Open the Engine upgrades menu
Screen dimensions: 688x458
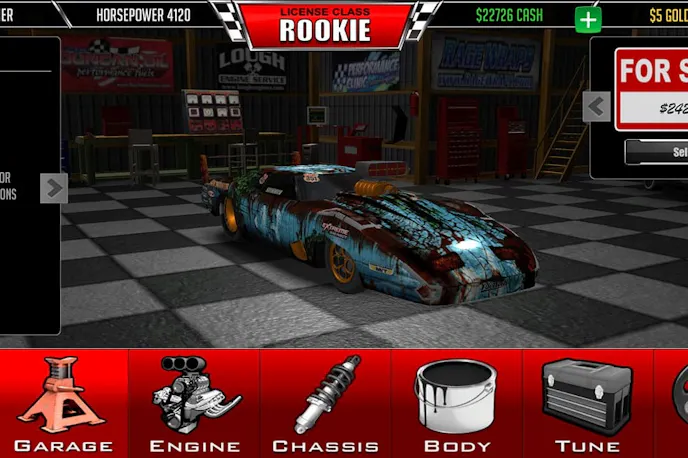click(194, 403)
